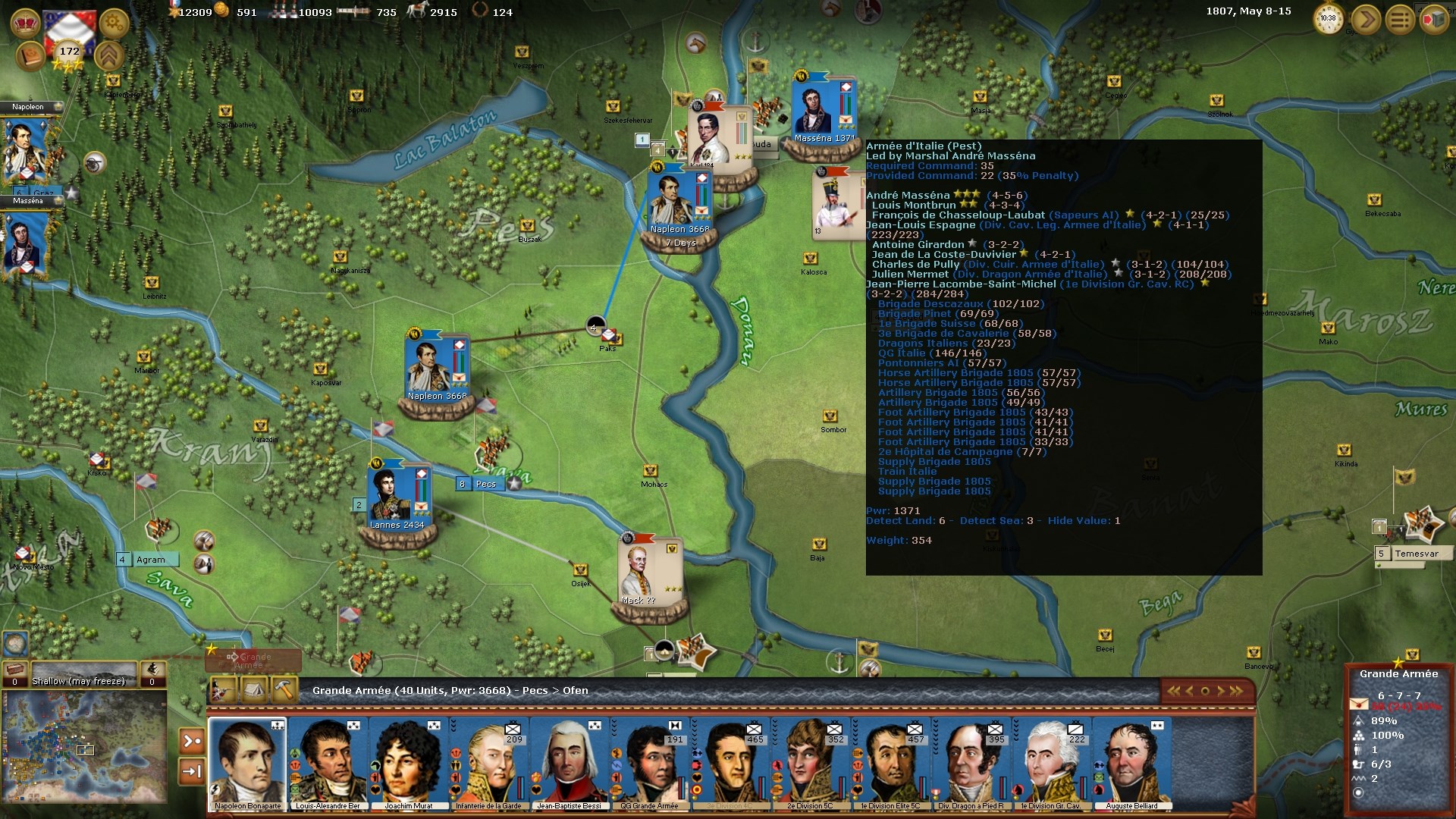This screenshot has width=1456, height=819.
Task: Select the QG Grande Armée unit card
Action: coord(650,764)
